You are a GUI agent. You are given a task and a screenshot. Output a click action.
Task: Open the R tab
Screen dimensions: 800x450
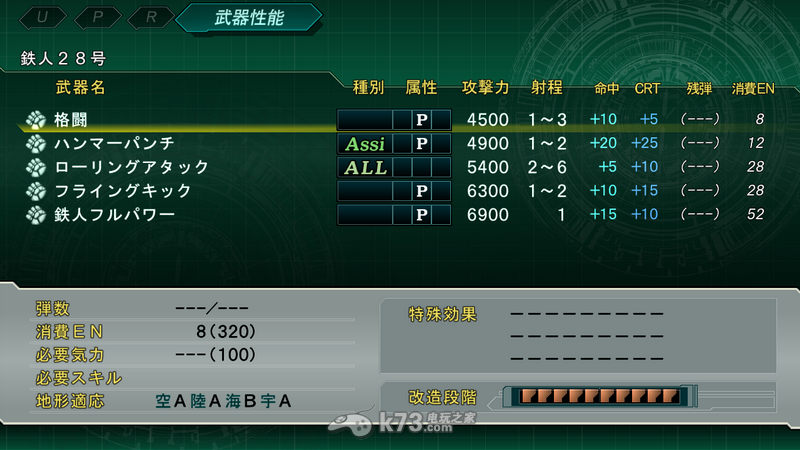point(148,17)
